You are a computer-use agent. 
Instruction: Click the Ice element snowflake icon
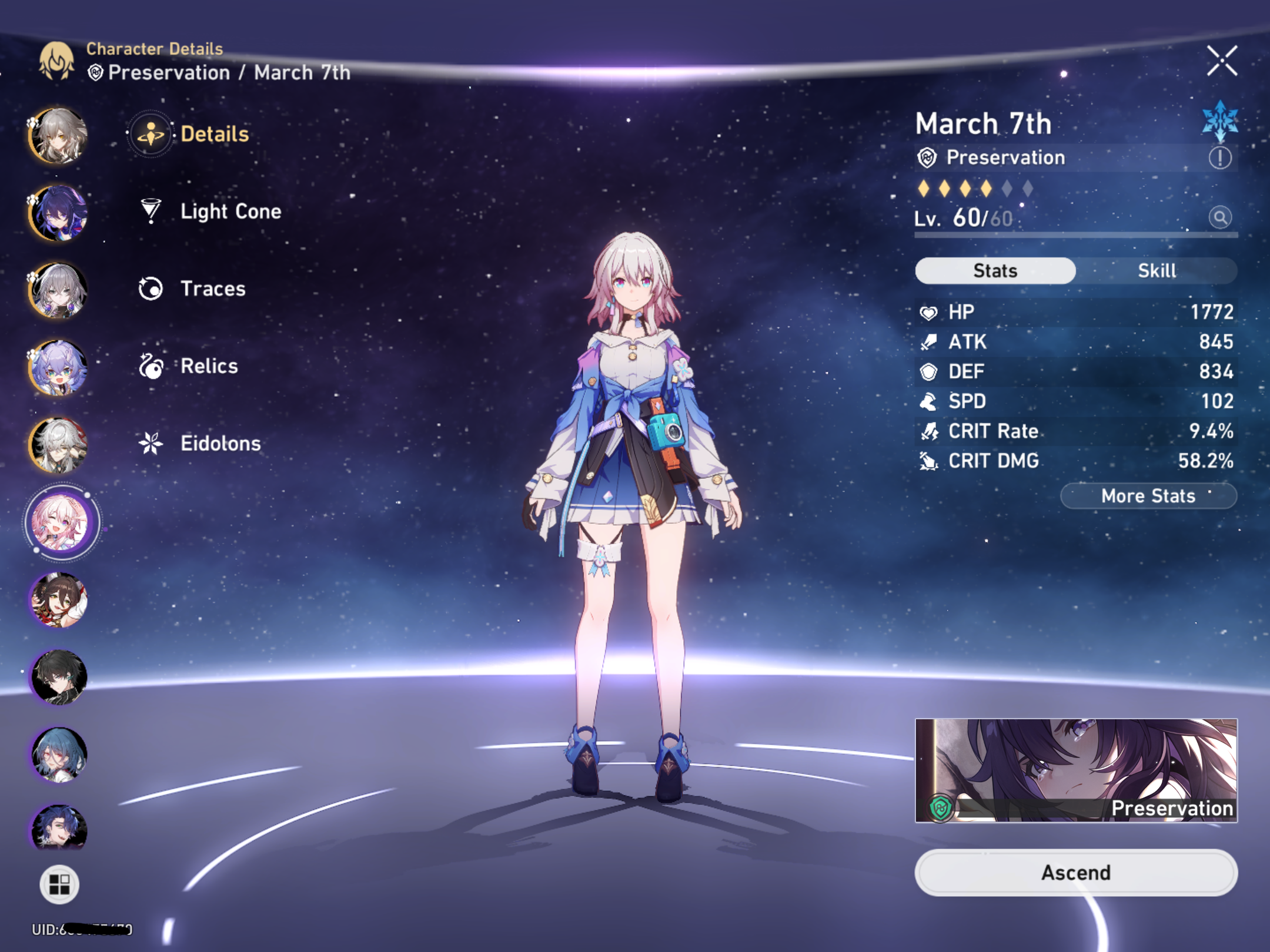click(x=1220, y=122)
